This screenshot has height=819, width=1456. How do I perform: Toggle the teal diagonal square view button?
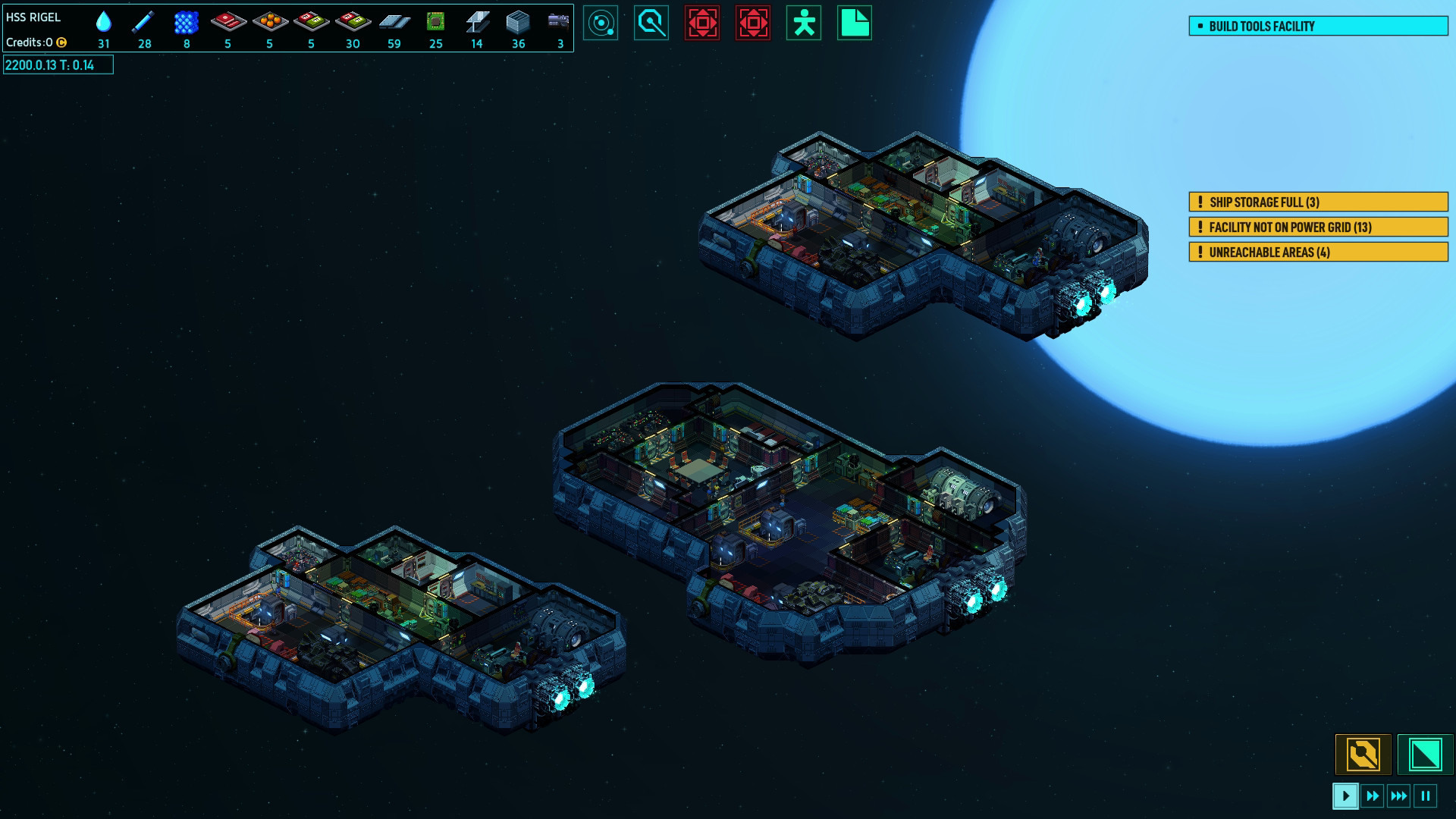point(1425,755)
